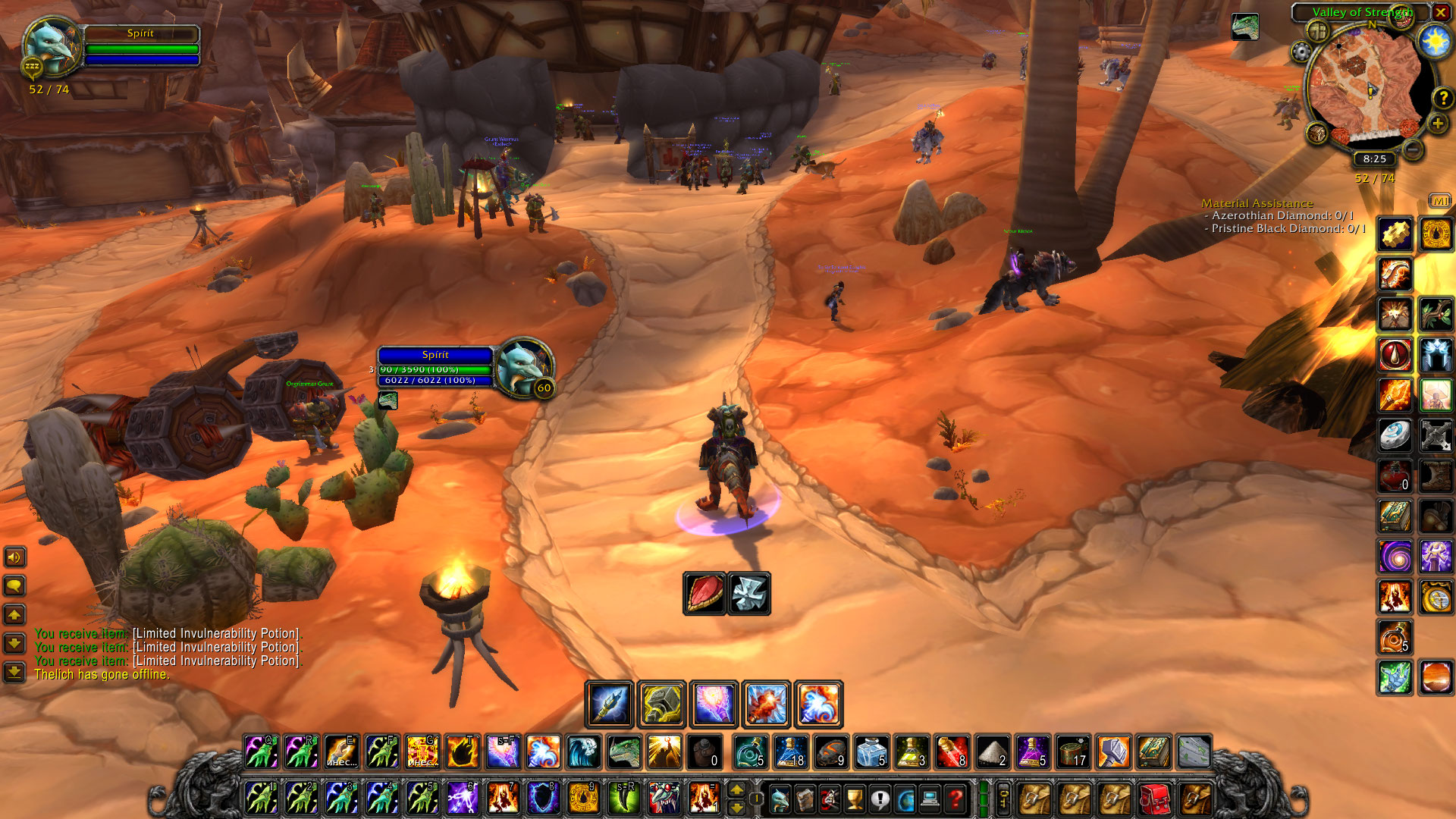Open the red question mark help button
This screenshot has width=1456, height=819.
[x=956, y=799]
